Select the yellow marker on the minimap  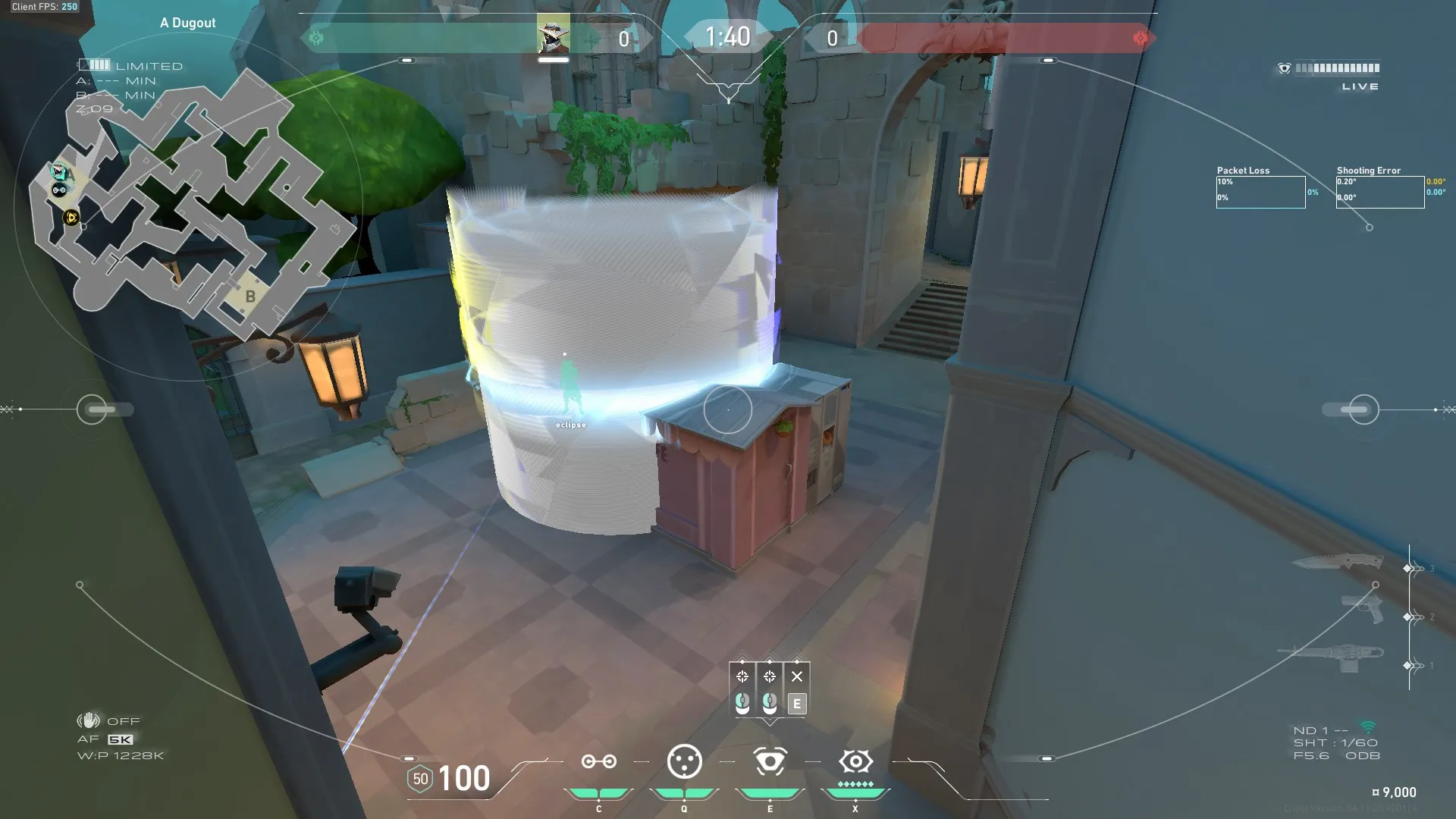[x=71, y=218]
